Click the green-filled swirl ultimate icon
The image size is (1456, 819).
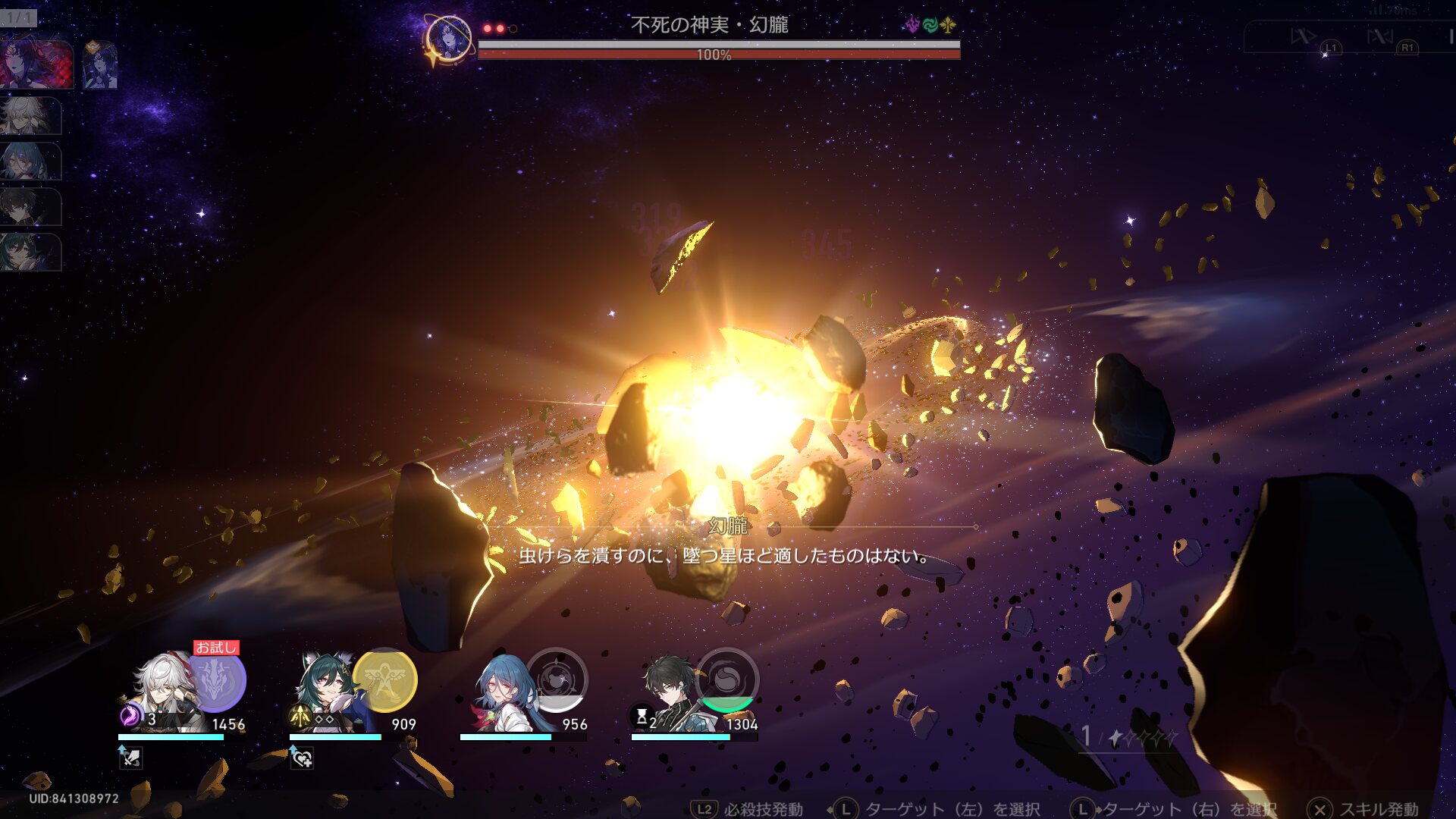(x=726, y=680)
